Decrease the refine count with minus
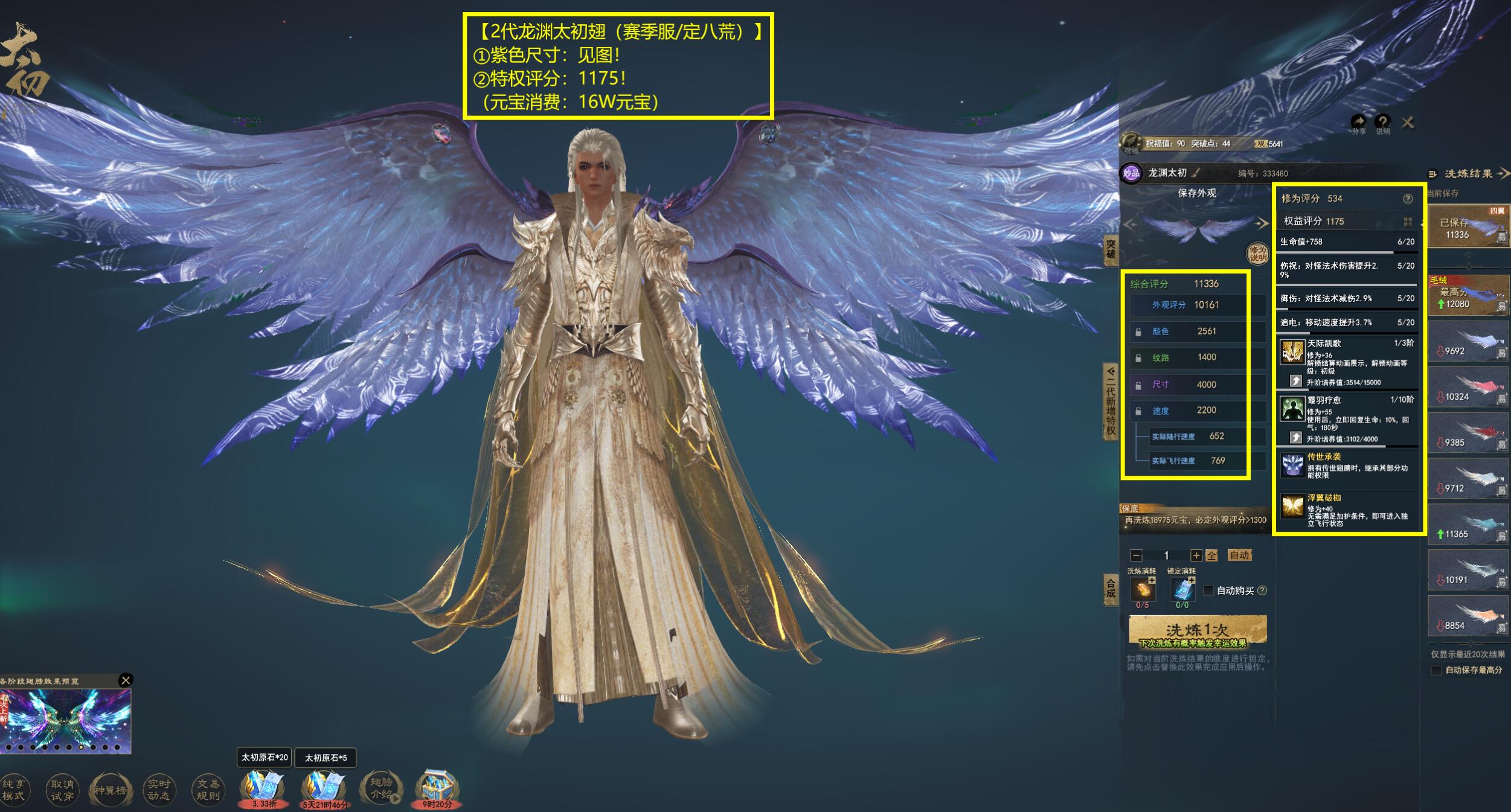 coord(1136,555)
